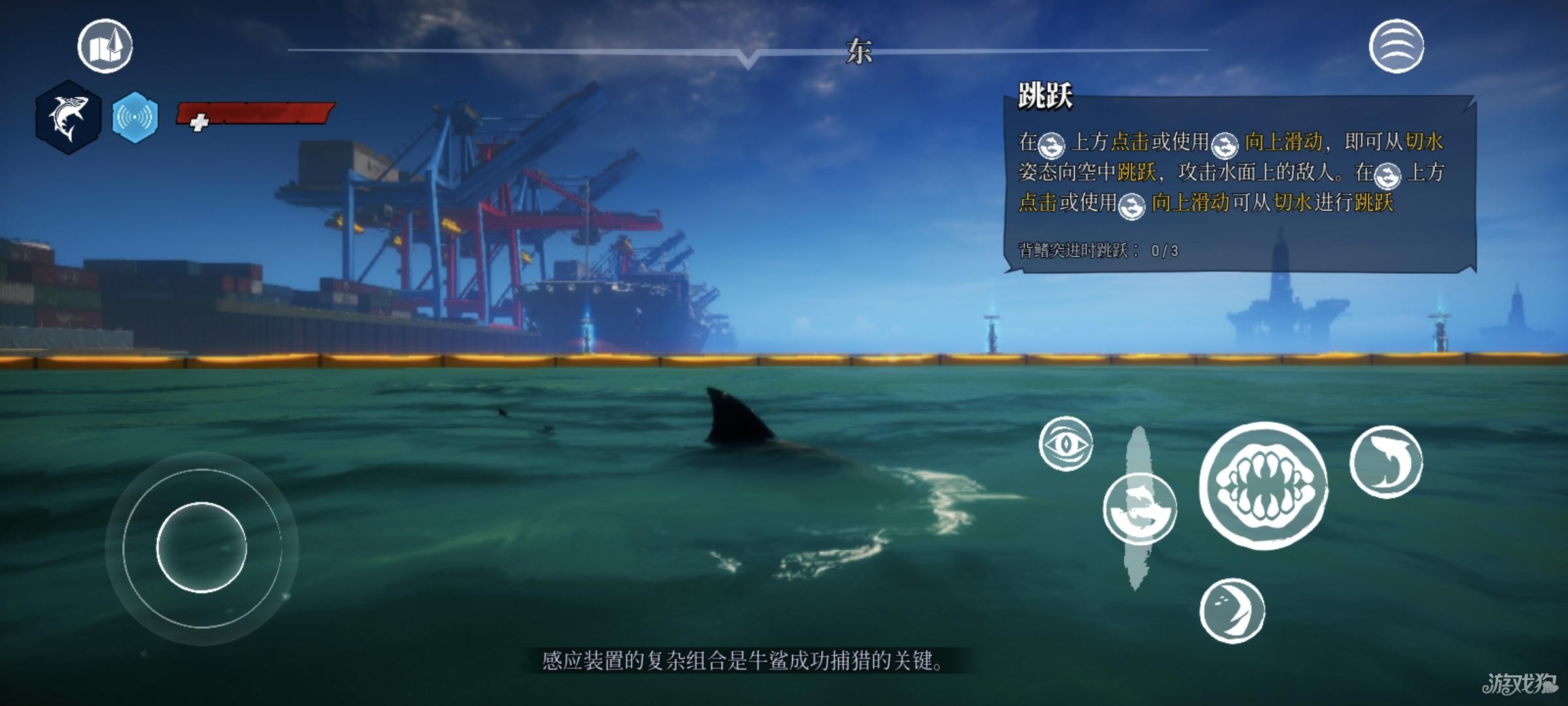Trigger the leaping shark dodge button
Viewport: 1568px width, 706px height.
1386,462
